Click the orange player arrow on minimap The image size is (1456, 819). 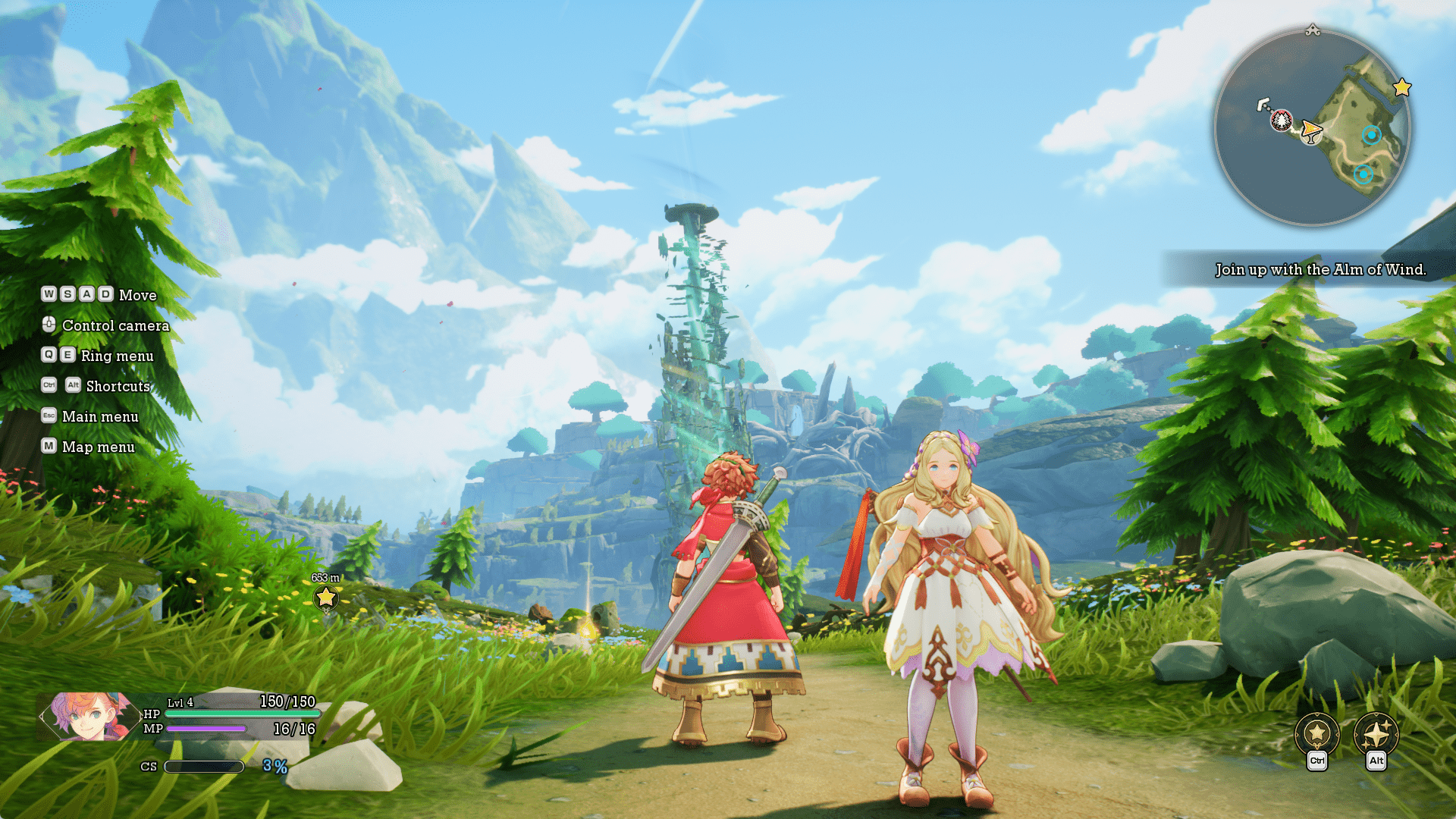(1311, 130)
